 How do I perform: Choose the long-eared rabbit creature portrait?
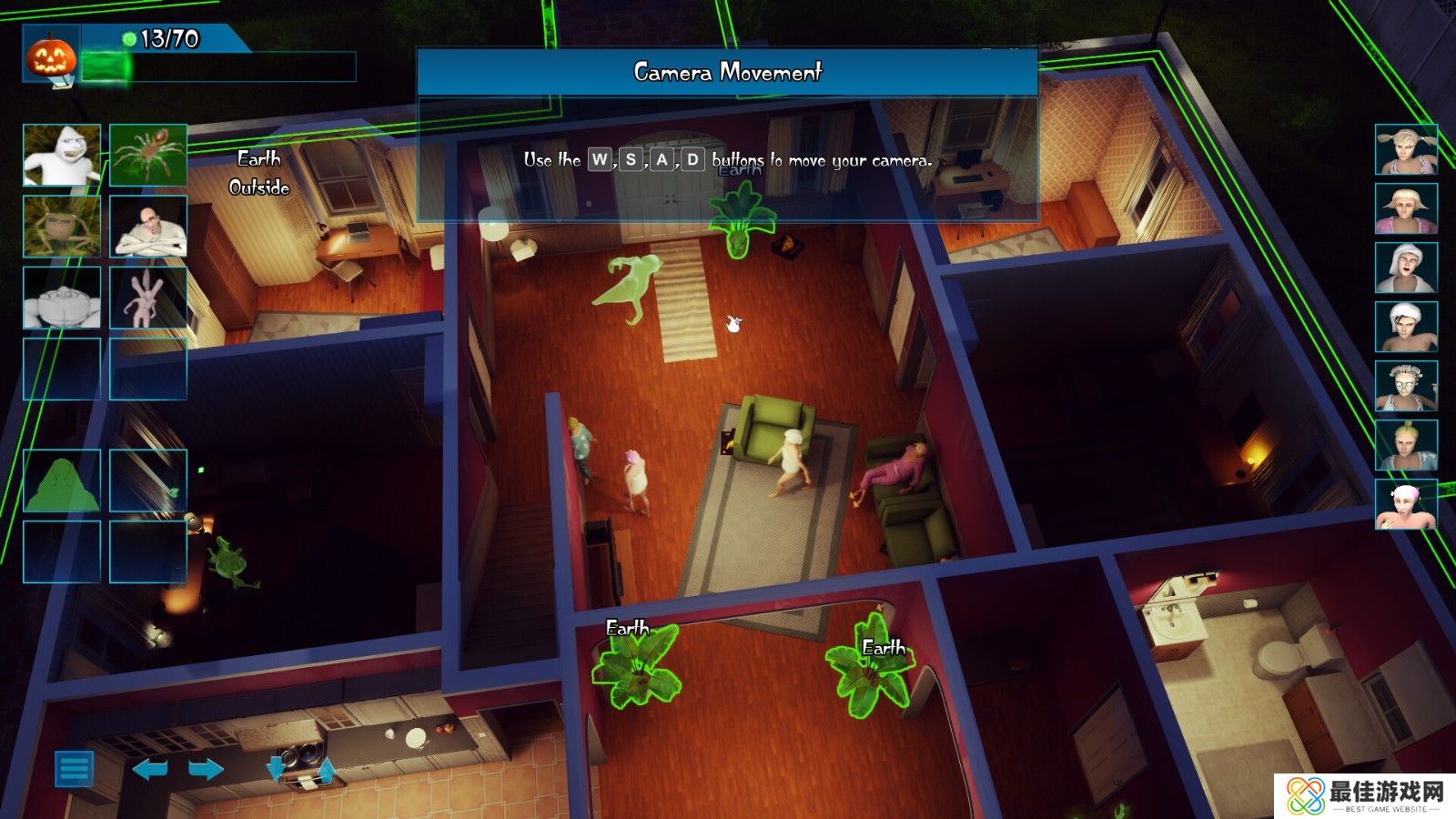148,298
